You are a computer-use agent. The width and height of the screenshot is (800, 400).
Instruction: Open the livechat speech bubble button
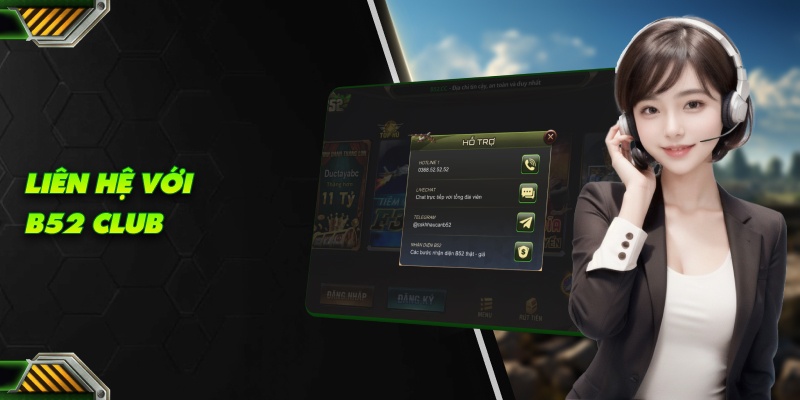528,193
